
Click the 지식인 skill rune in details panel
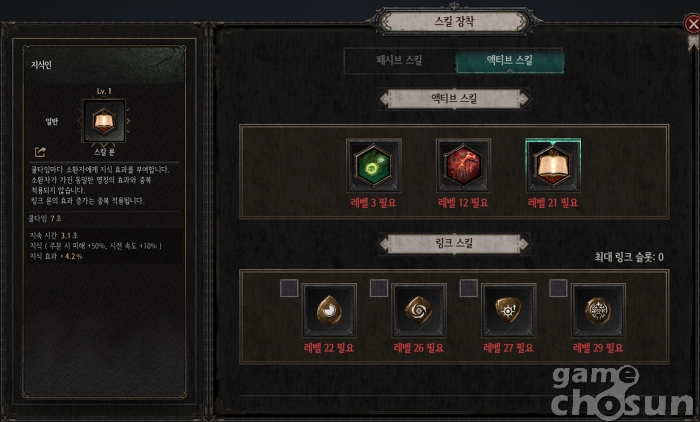pyautogui.click(x=103, y=122)
